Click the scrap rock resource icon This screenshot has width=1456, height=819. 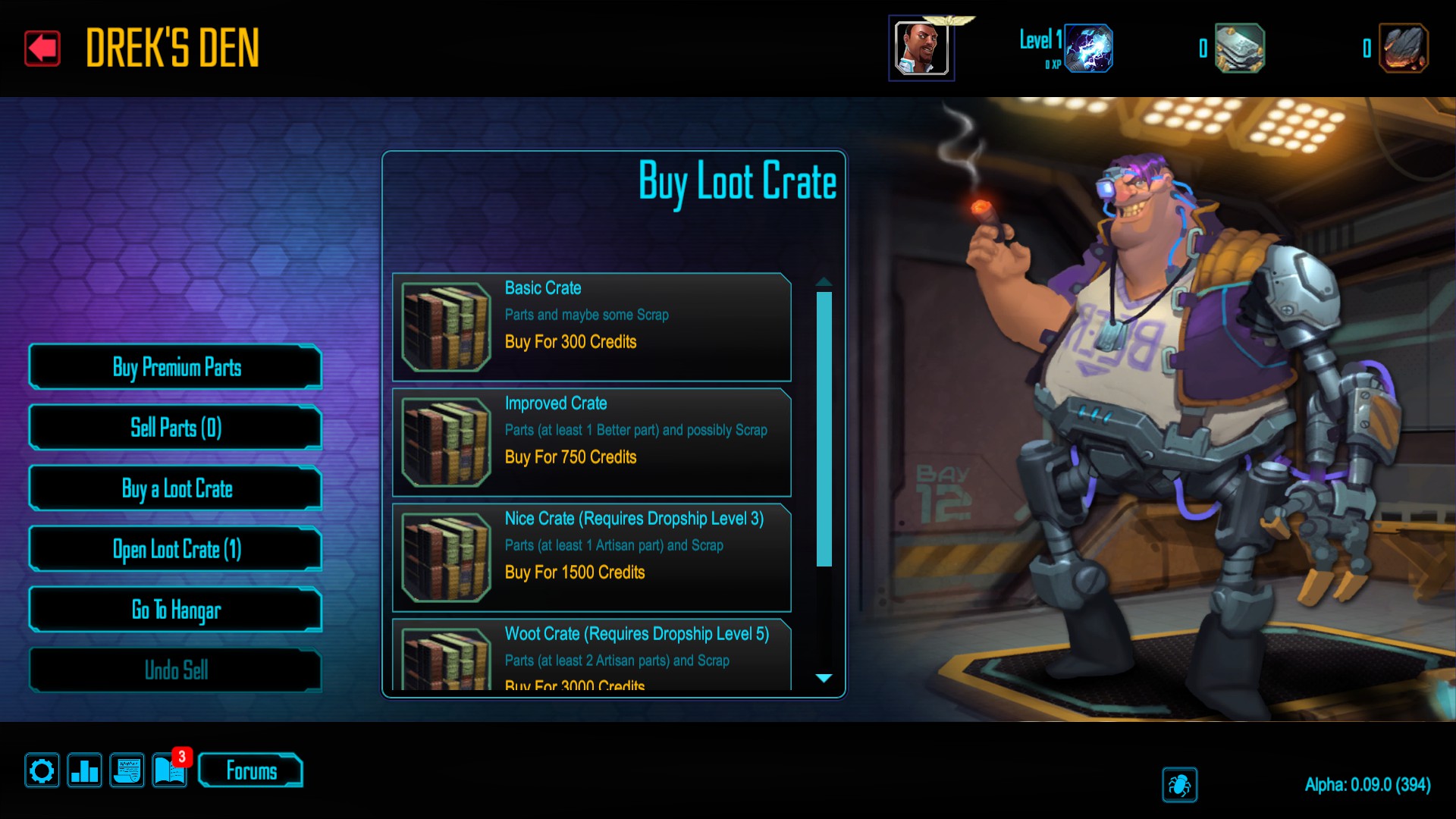1403,49
